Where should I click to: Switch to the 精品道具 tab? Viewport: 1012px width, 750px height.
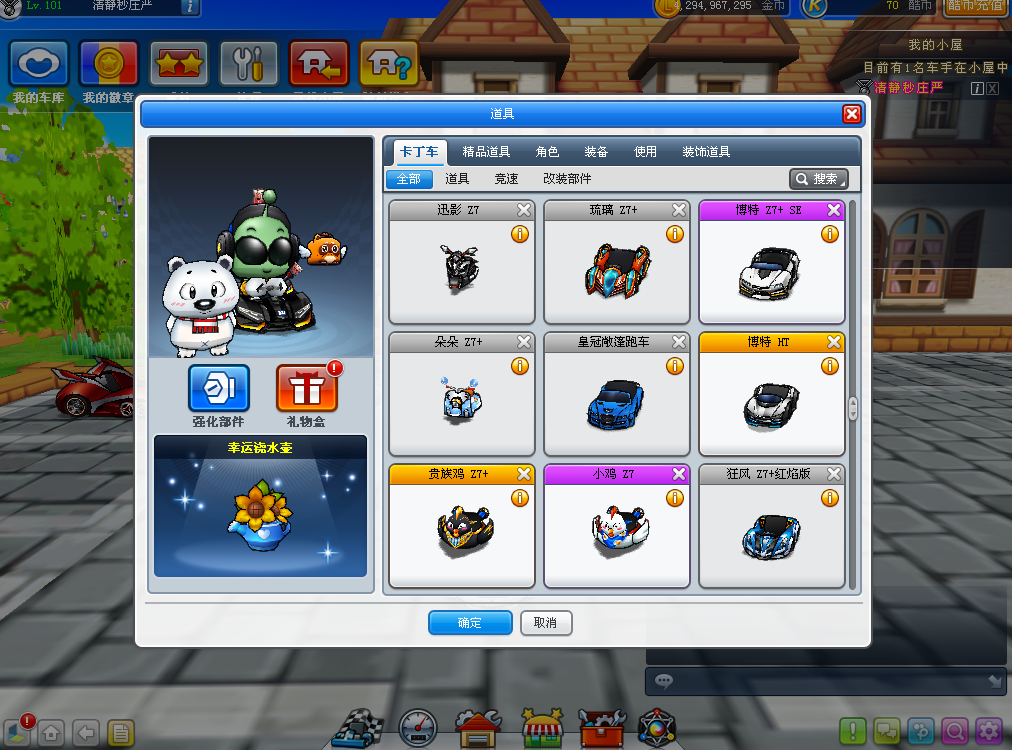(486, 152)
